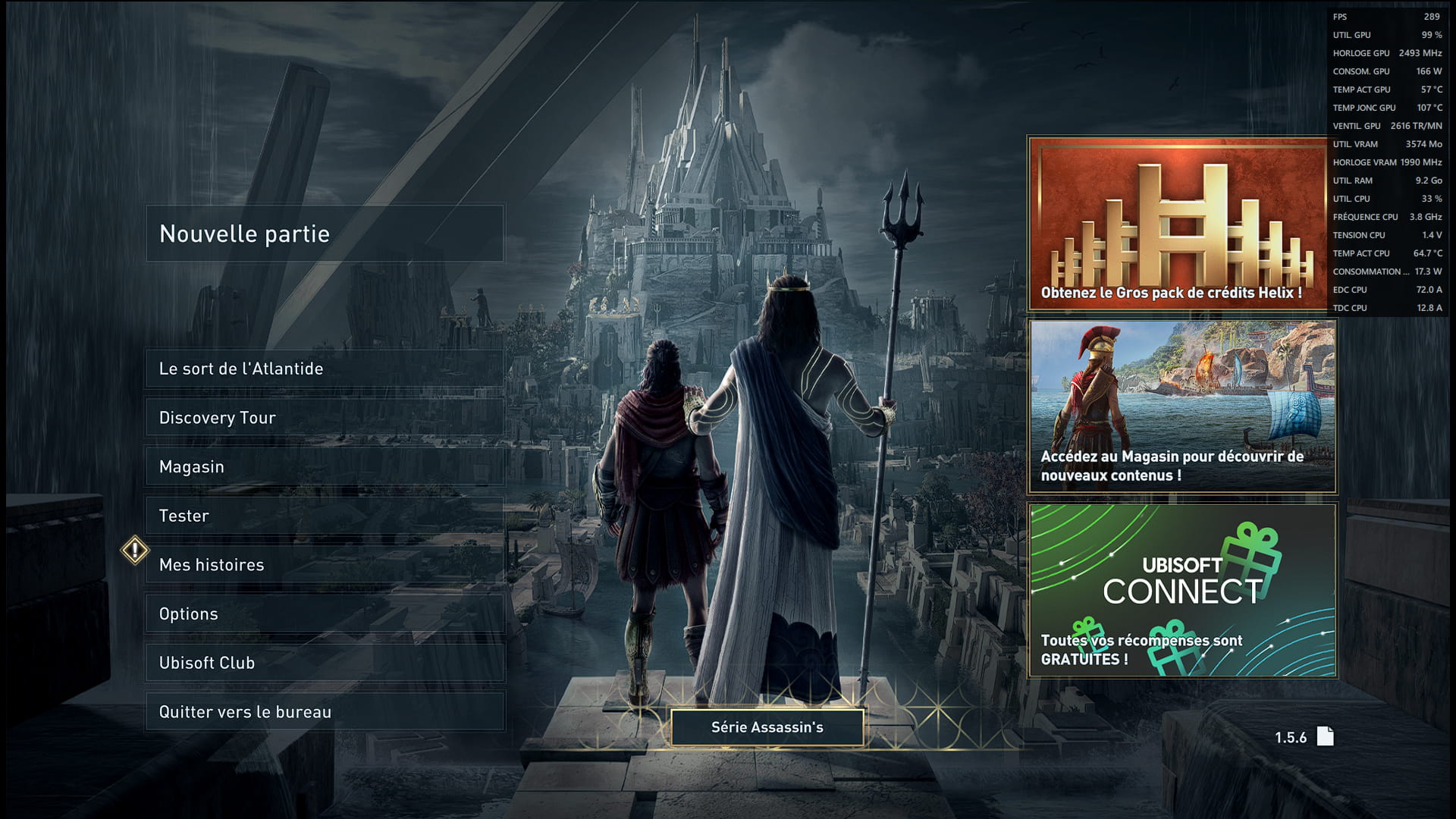The width and height of the screenshot is (1456, 819).
Task: Open the Magasin menu entry
Action: [x=325, y=467]
